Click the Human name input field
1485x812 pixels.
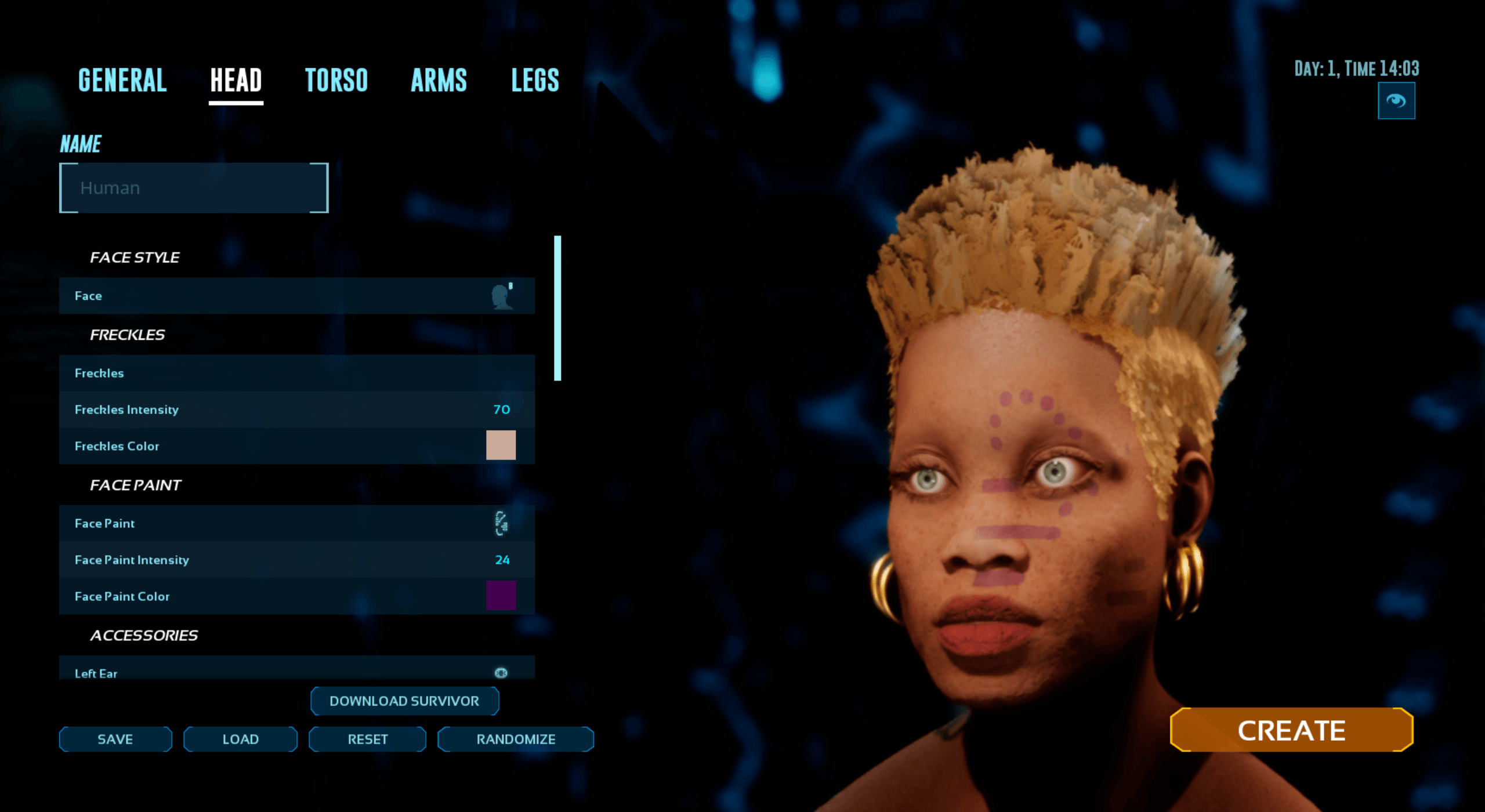point(193,187)
